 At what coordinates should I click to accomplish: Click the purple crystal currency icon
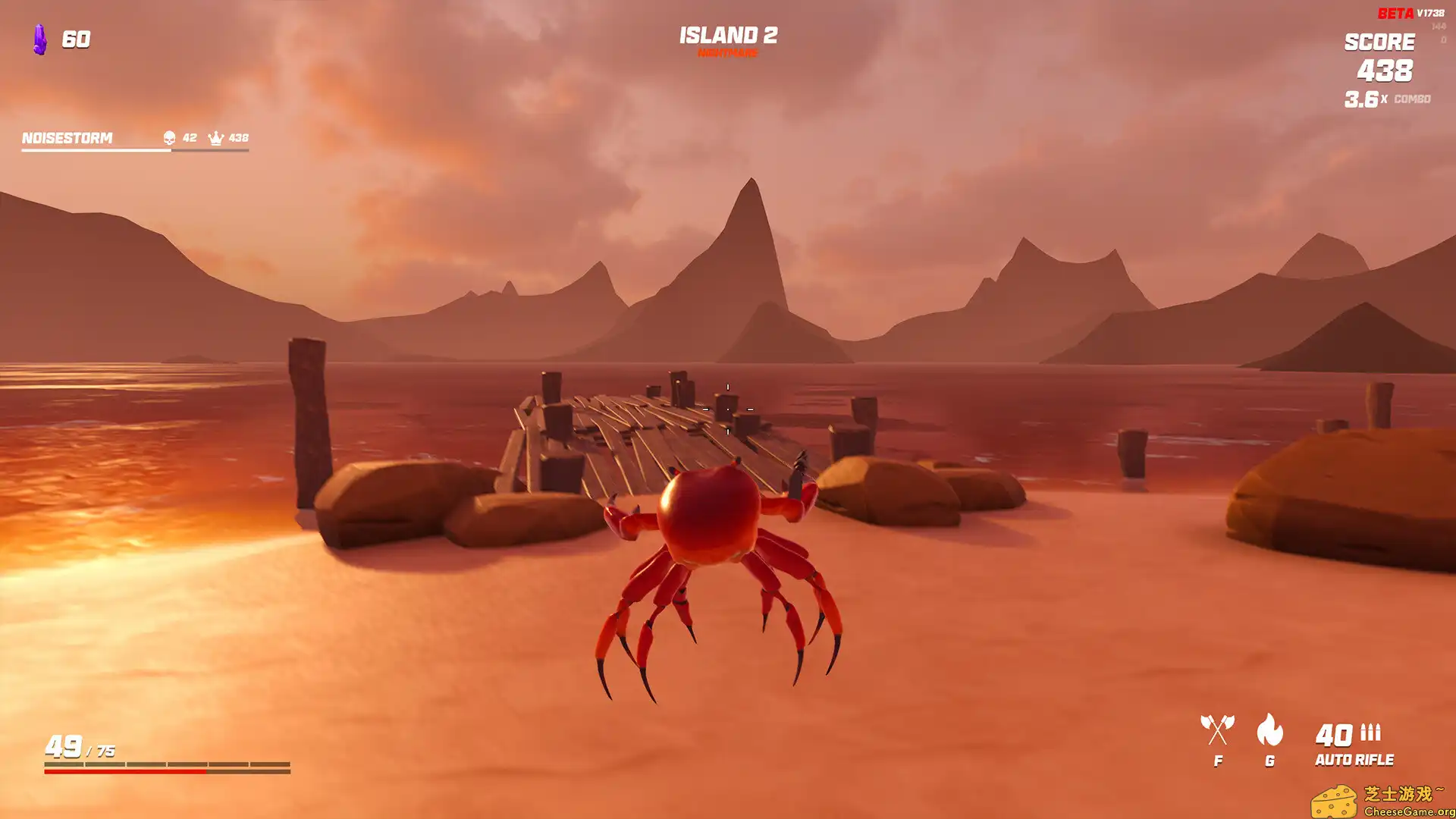39,39
